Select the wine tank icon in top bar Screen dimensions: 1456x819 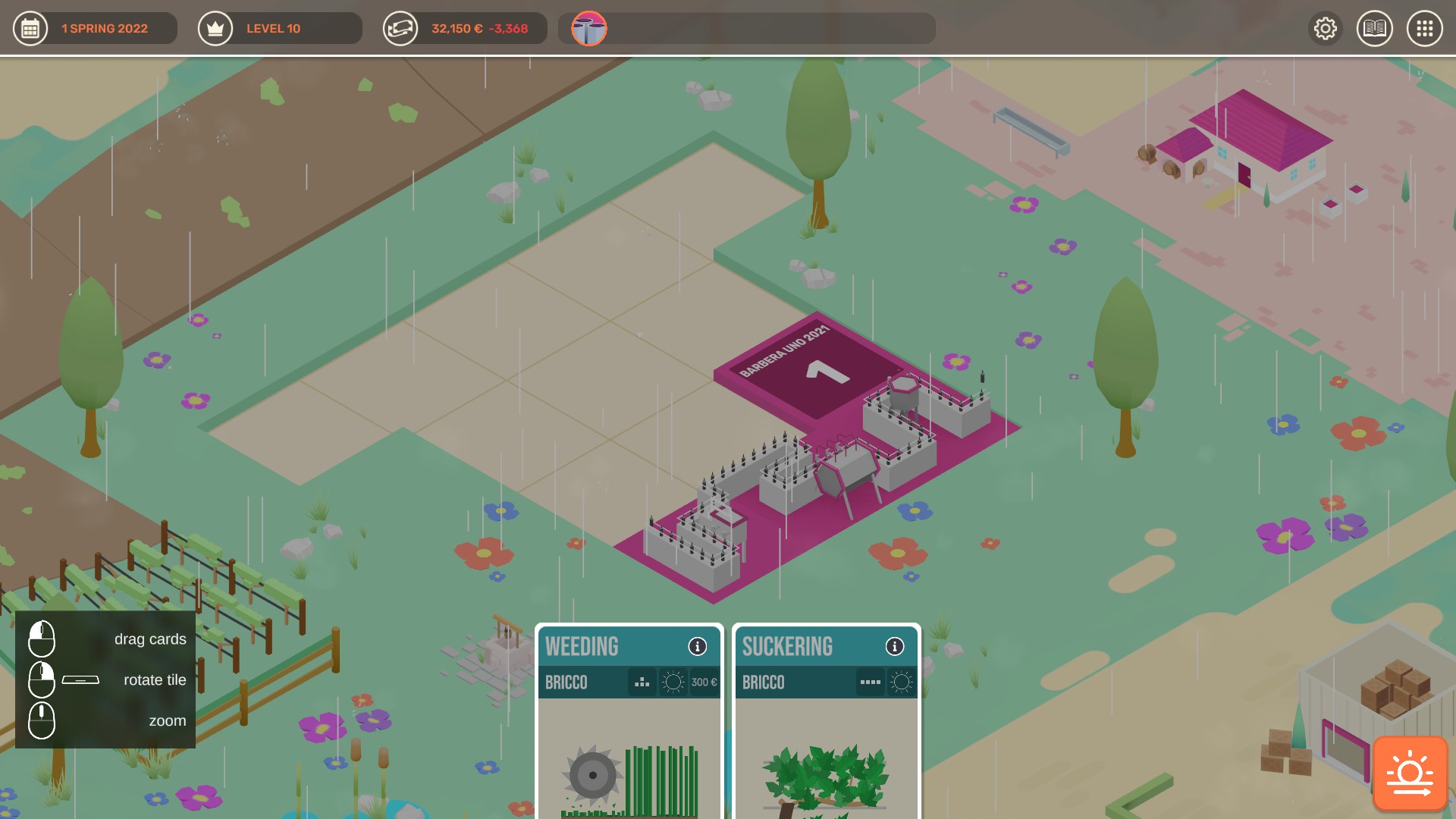pos(589,29)
